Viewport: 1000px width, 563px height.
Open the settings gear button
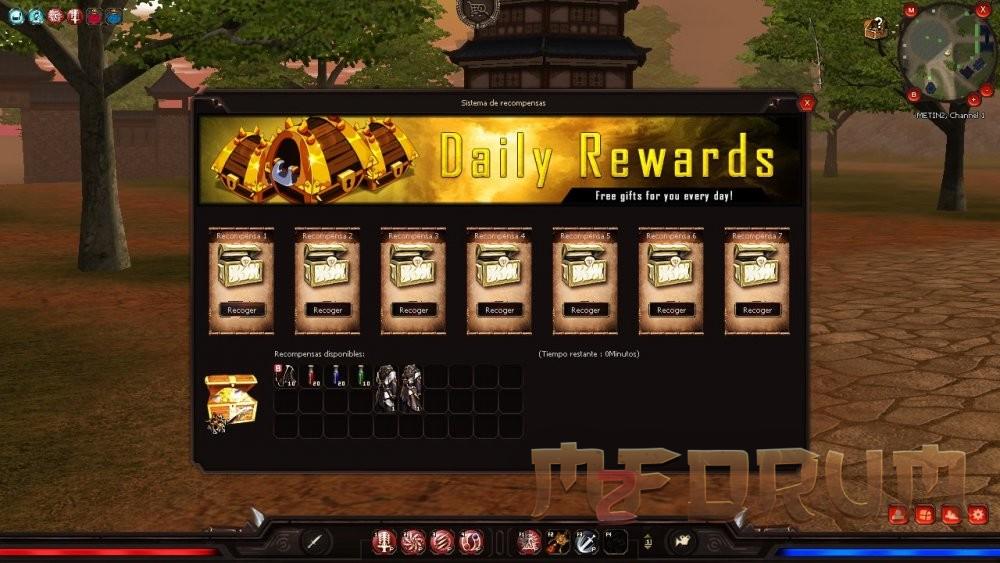977,515
